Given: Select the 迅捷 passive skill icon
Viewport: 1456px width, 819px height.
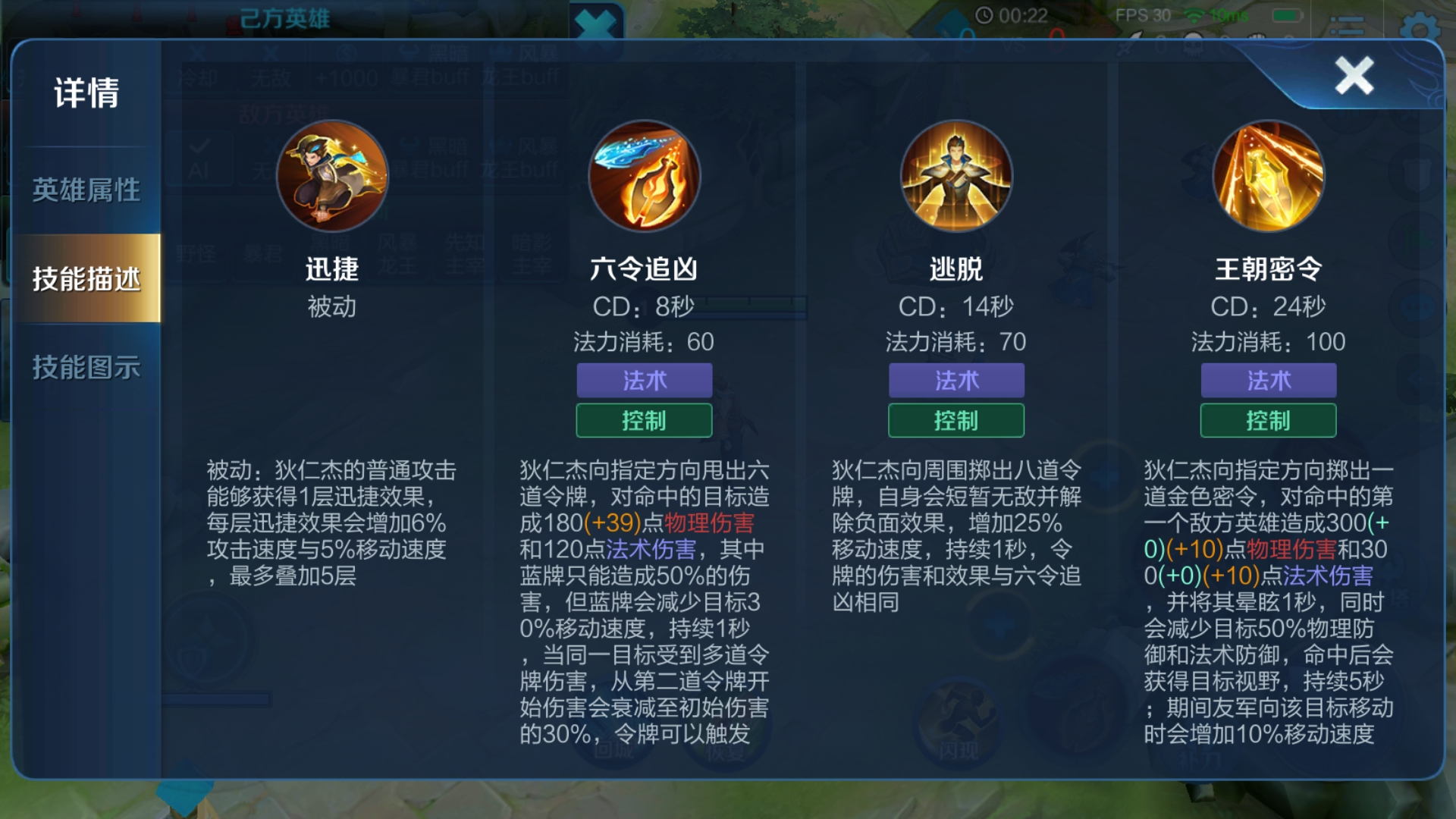Looking at the screenshot, I should (x=332, y=175).
